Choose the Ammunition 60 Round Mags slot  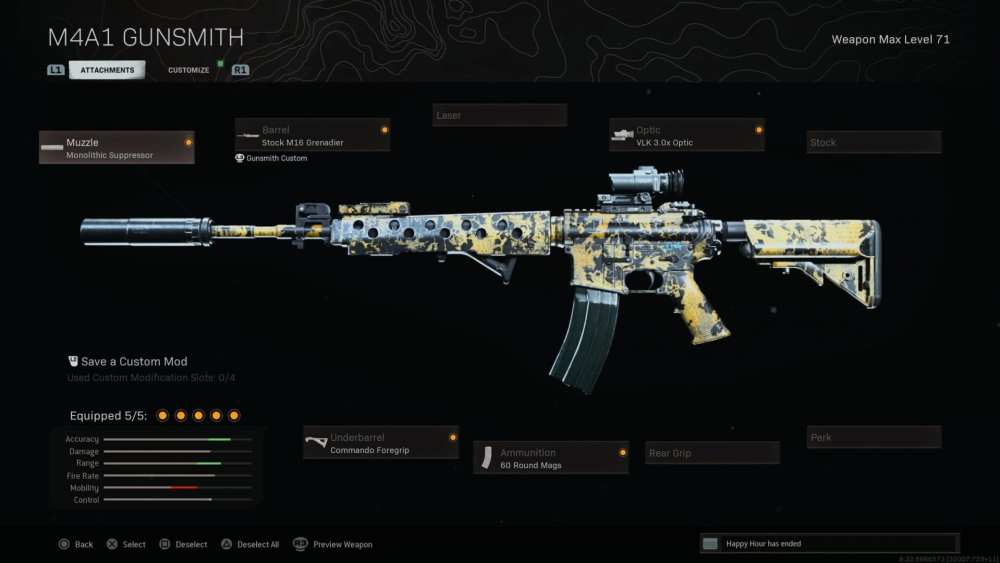tap(551, 458)
